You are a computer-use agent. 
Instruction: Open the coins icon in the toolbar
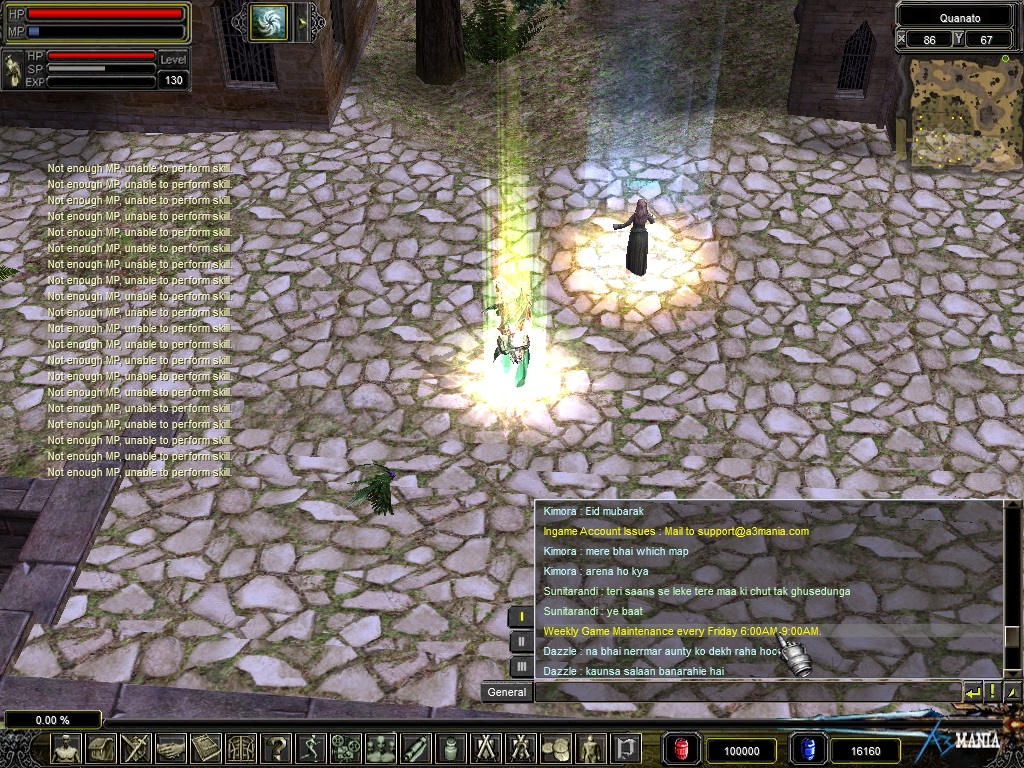556,748
